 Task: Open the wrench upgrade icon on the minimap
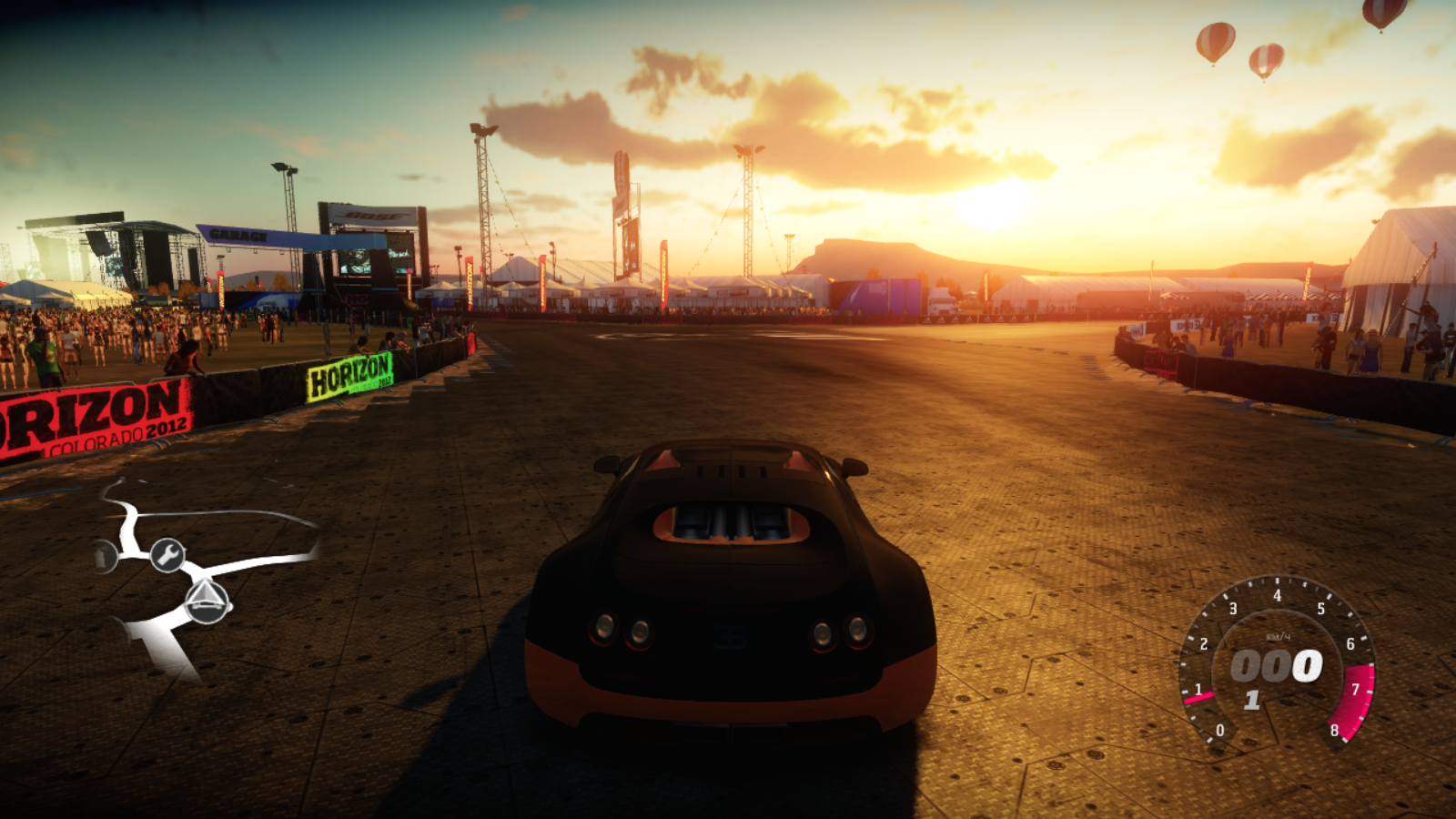[x=167, y=555]
